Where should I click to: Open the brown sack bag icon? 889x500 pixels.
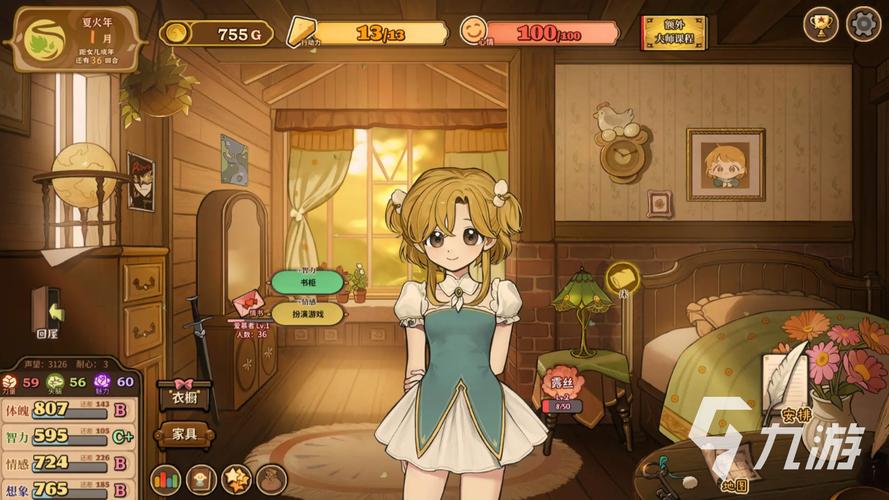pyautogui.click(x=271, y=479)
